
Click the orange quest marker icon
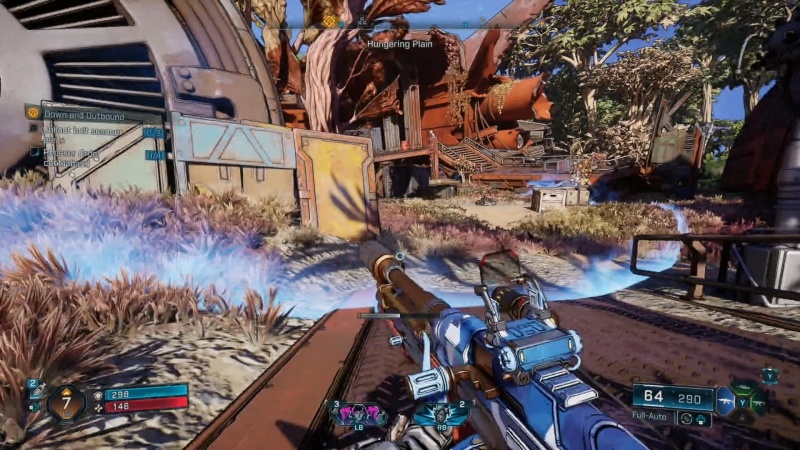[x=34, y=113]
